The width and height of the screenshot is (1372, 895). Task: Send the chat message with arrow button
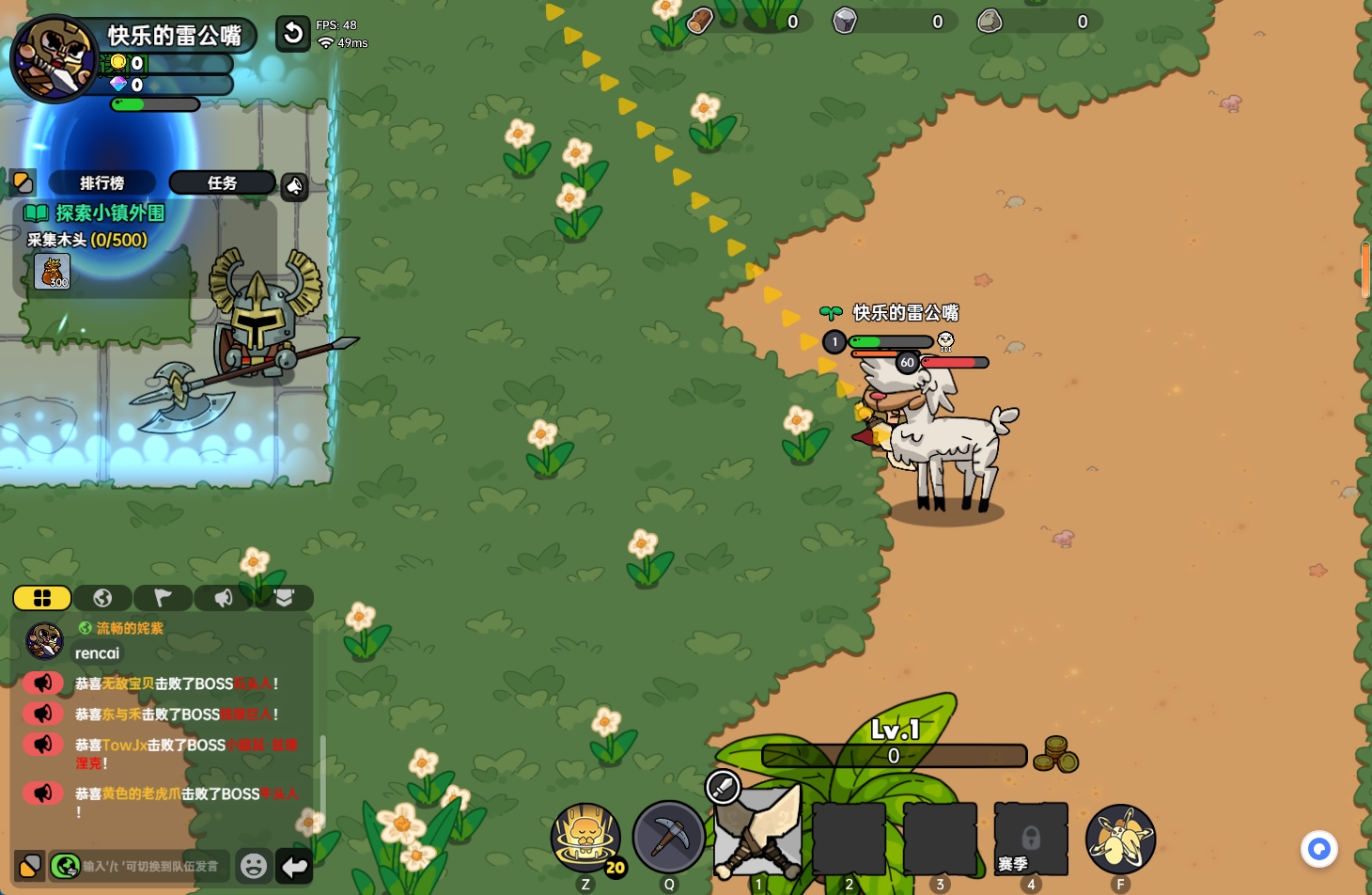pyautogui.click(x=294, y=866)
